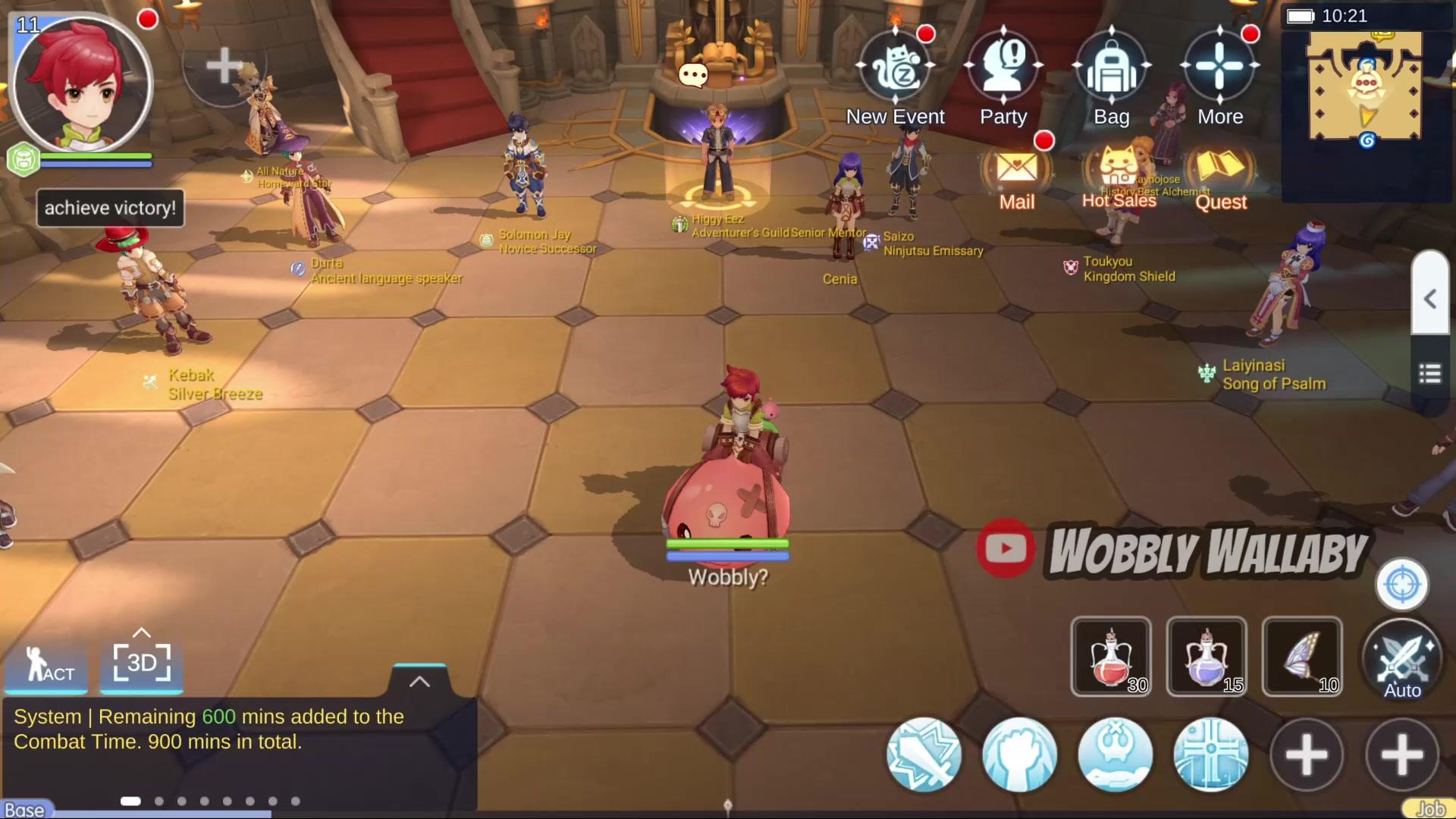Use the blue potion with 15 left
This screenshot has height=819, width=1456.
coord(1207,657)
